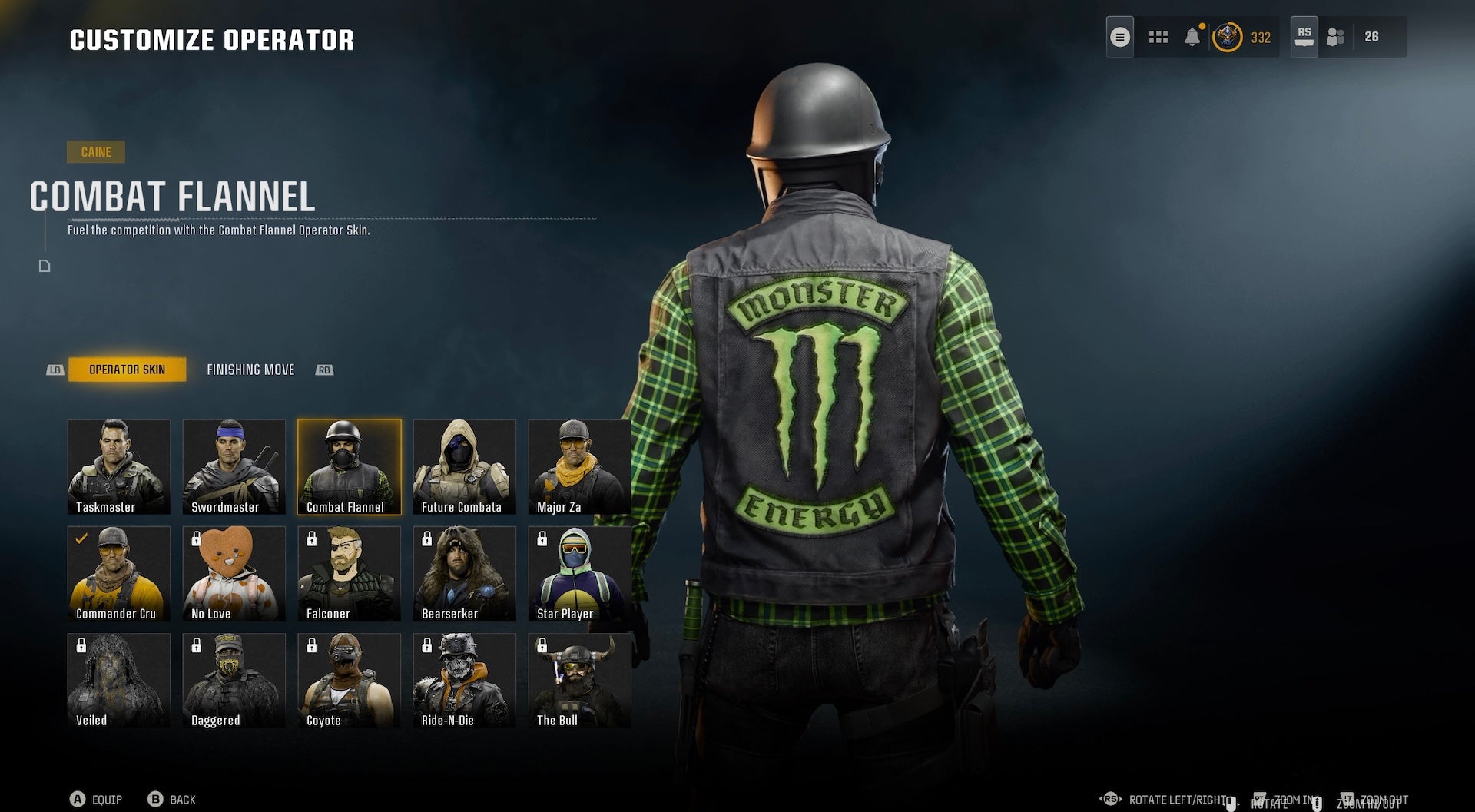The height and width of the screenshot is (812, 1475).
Task: Pick the Combat Flannel skin
Action: [350, 466]
